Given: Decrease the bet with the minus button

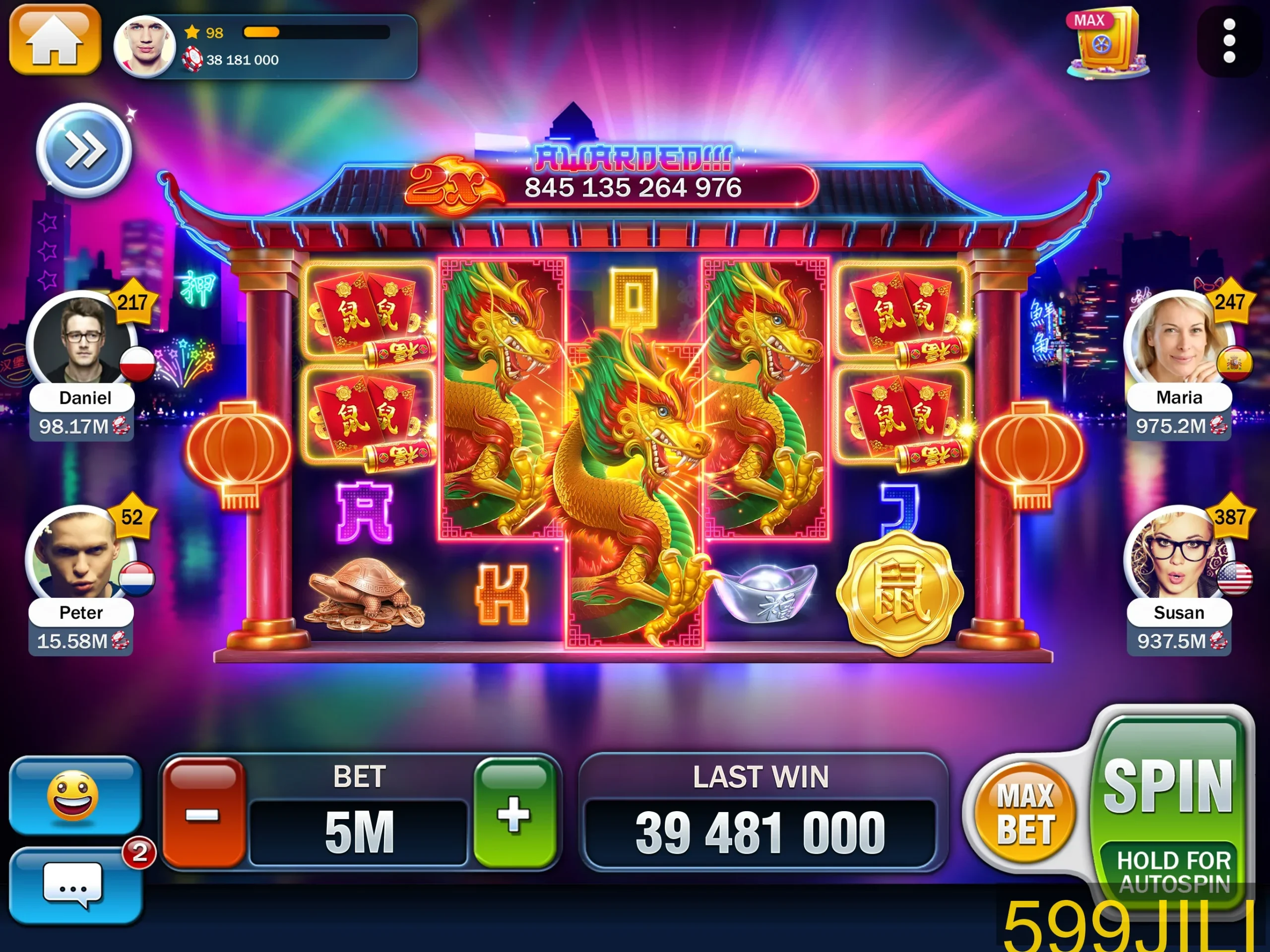Looking at the screenshot, I should tap(203, 813).
